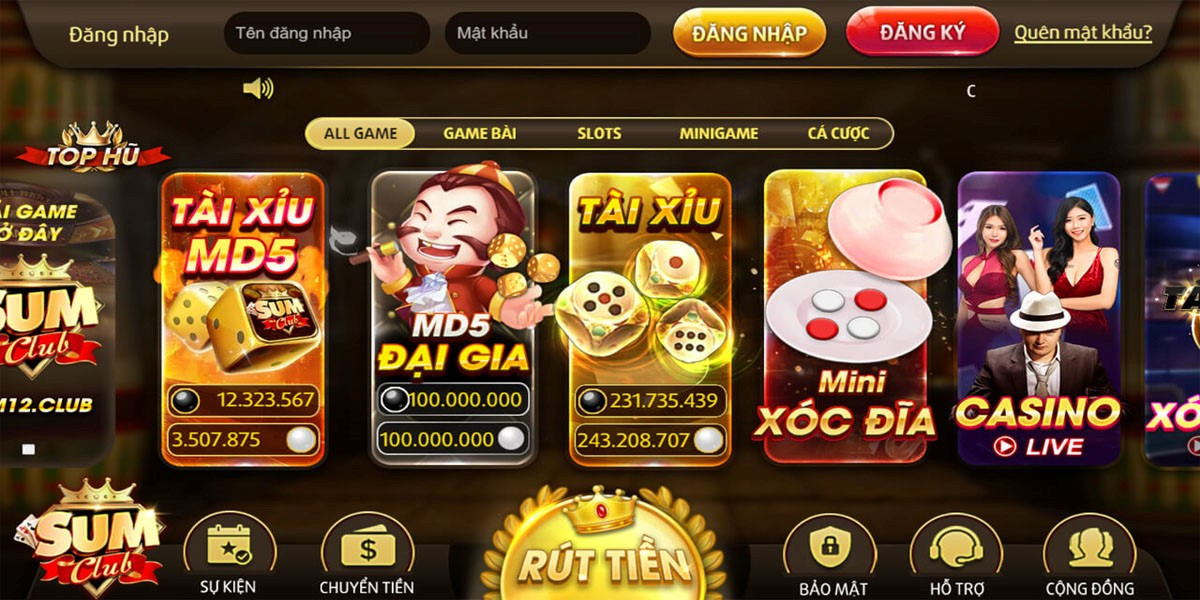Screen dimensions: 1200x600
Task: Log in with the ĐĂNG NHẬP button
Action: point(749,33)
